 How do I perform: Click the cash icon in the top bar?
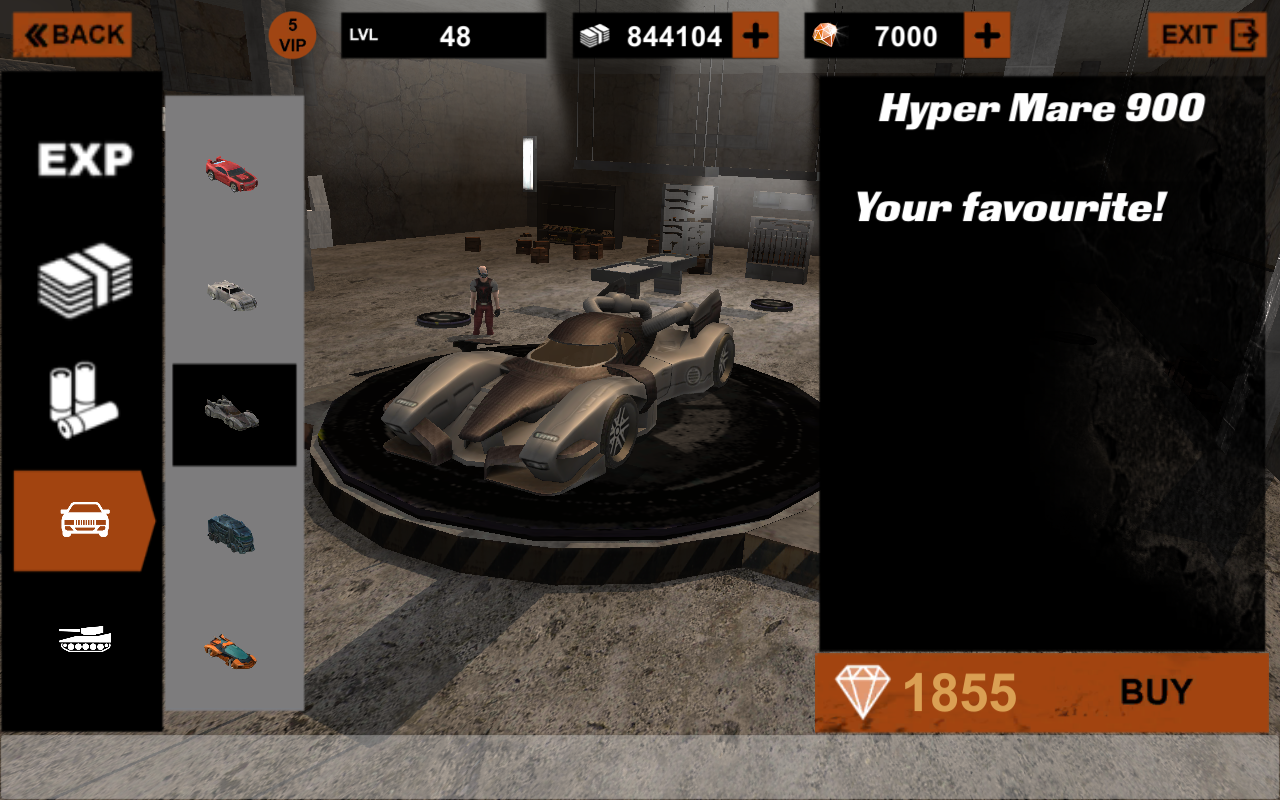point(596,35)
